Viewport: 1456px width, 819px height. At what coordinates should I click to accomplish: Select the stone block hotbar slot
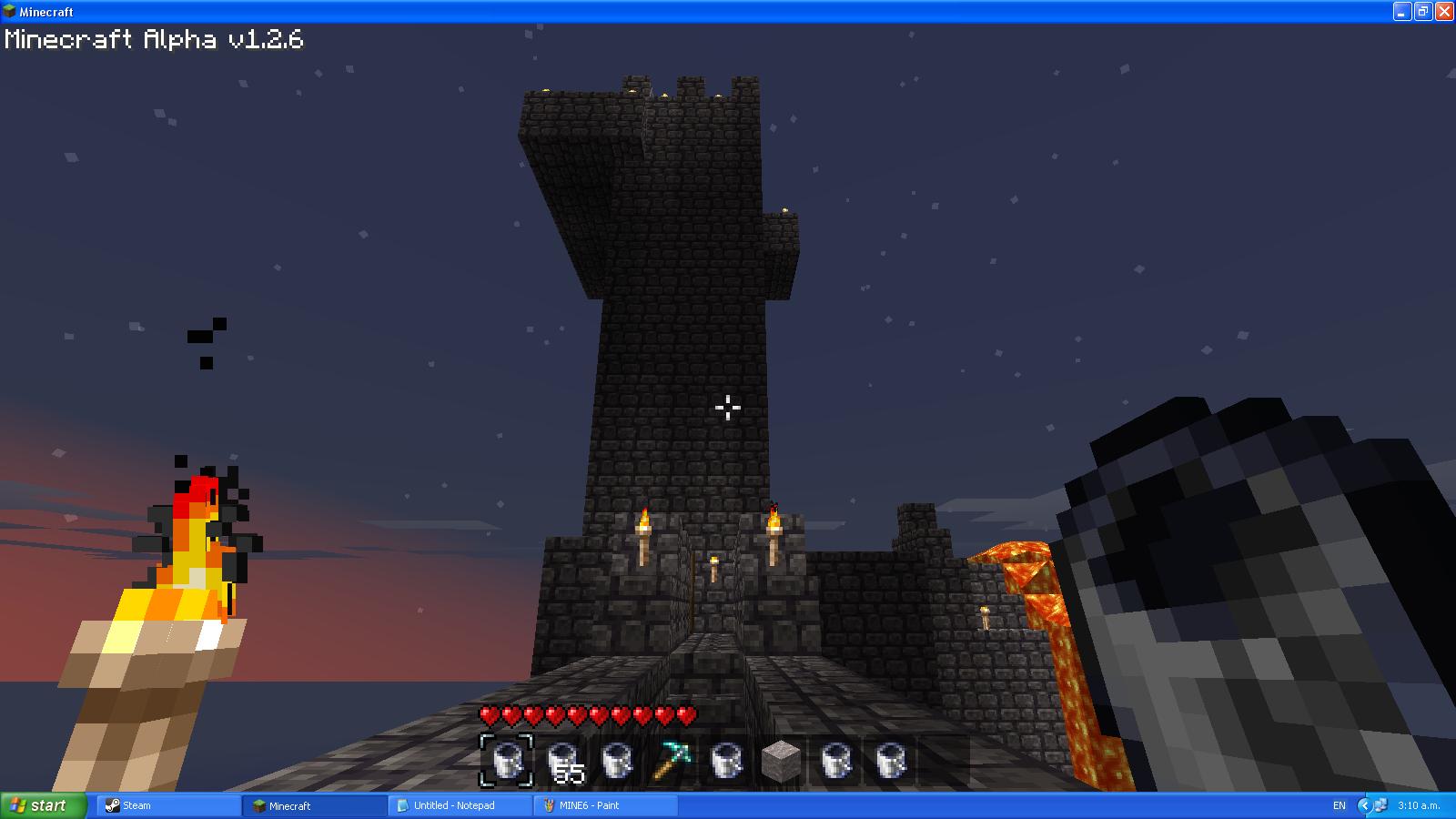pyautogui.click(x=780, y=761)
